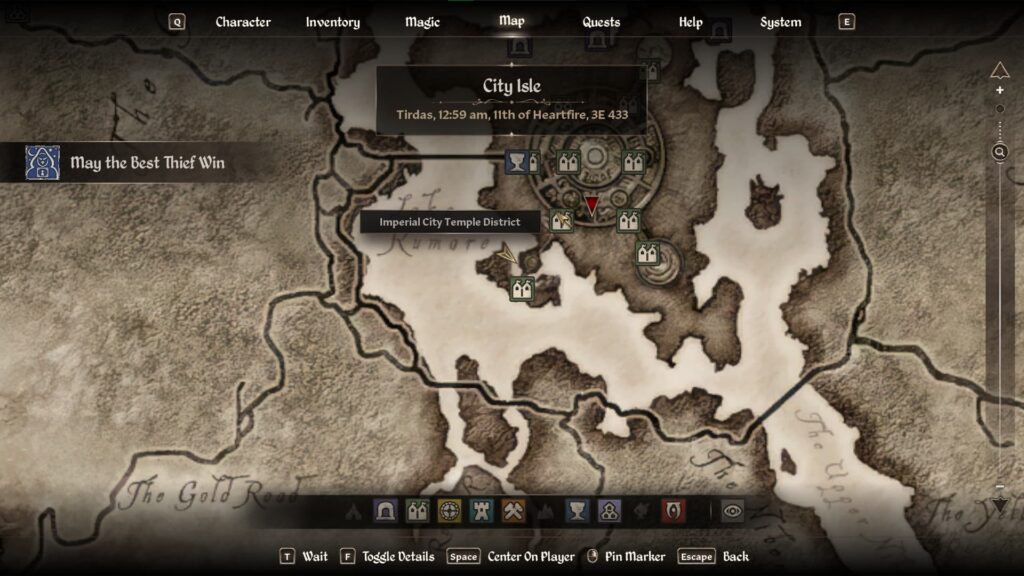This screenshot has height=576, width=1024.
Task: Toggle the cave entrance map filter
Action: (x=385, y=511)
